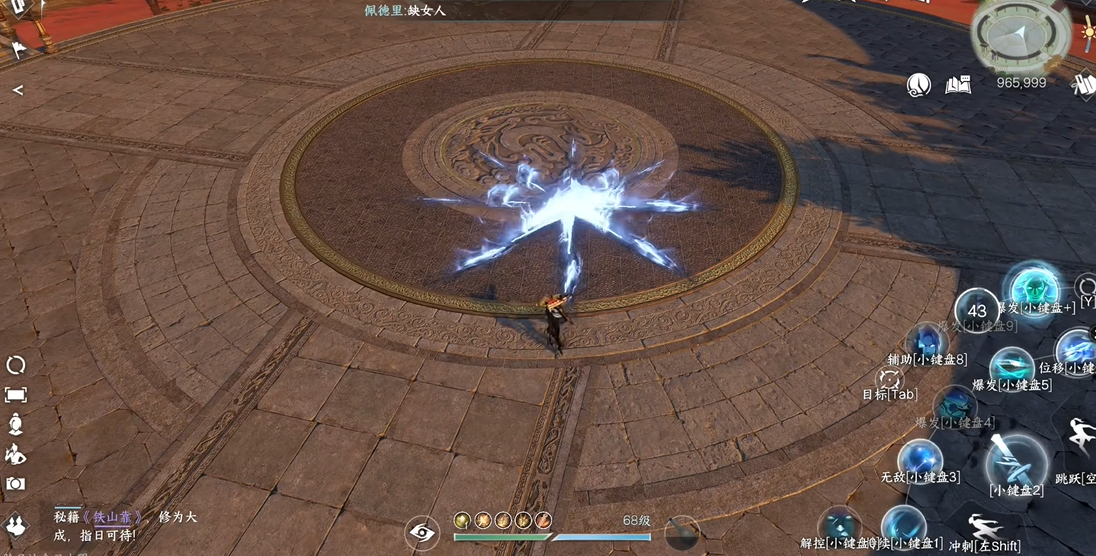
Task: Select the 爆发 skill labeled 小键盘4
Action: pyautogui.click(x=955, y=405)
